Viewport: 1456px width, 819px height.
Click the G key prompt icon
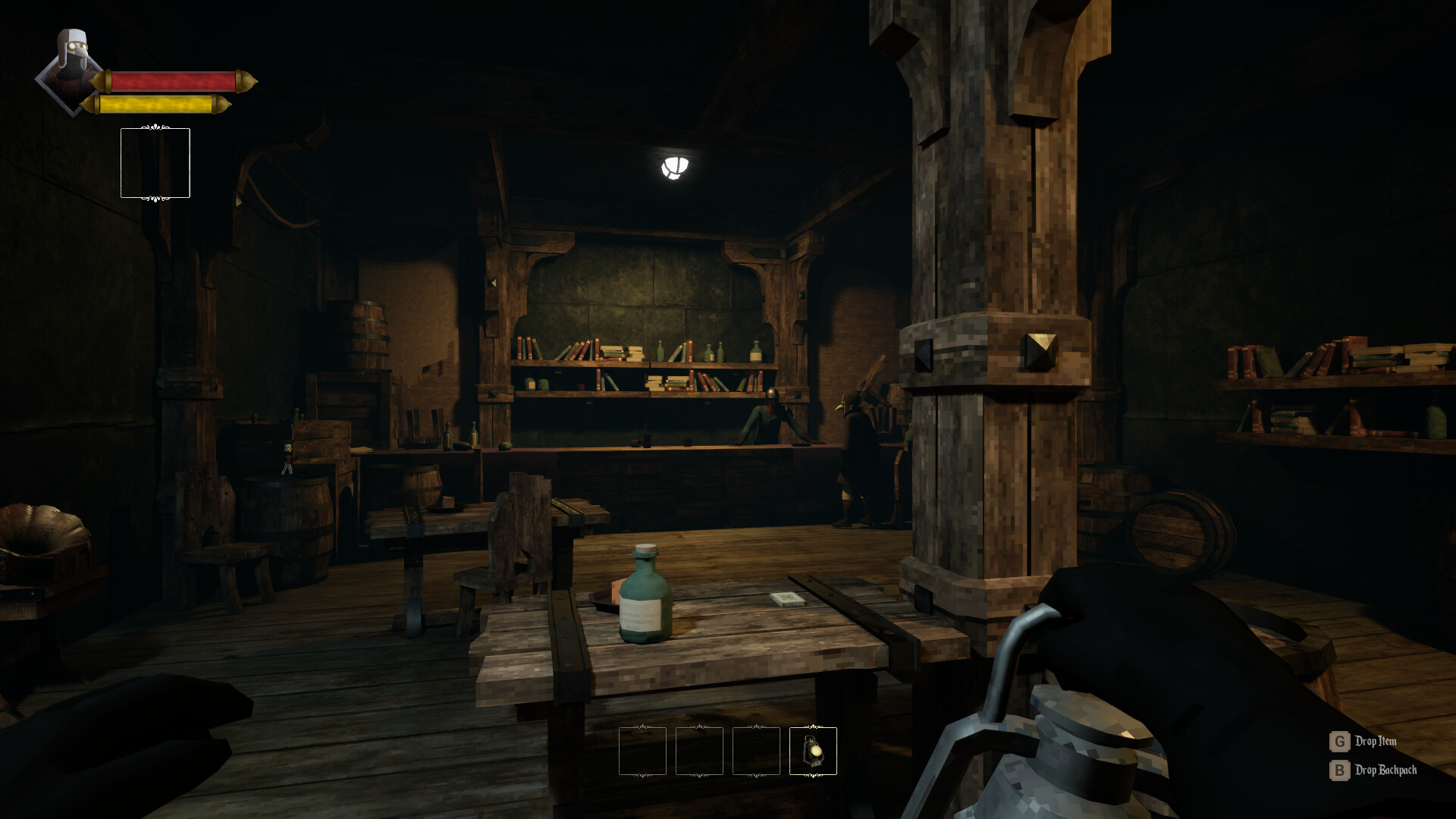pos(1339,742)
